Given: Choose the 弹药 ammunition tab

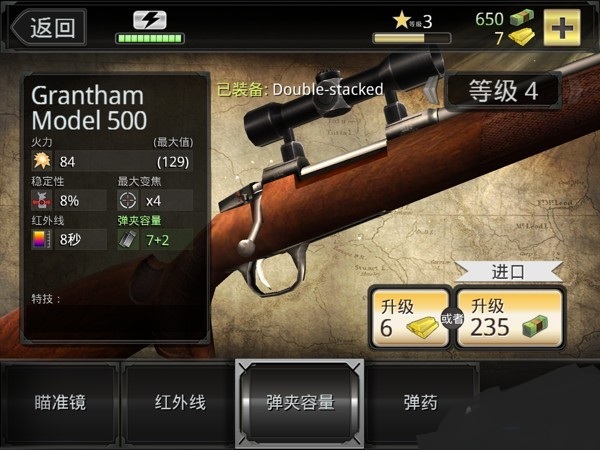Looking at the screenshot, I should [419, 403].
